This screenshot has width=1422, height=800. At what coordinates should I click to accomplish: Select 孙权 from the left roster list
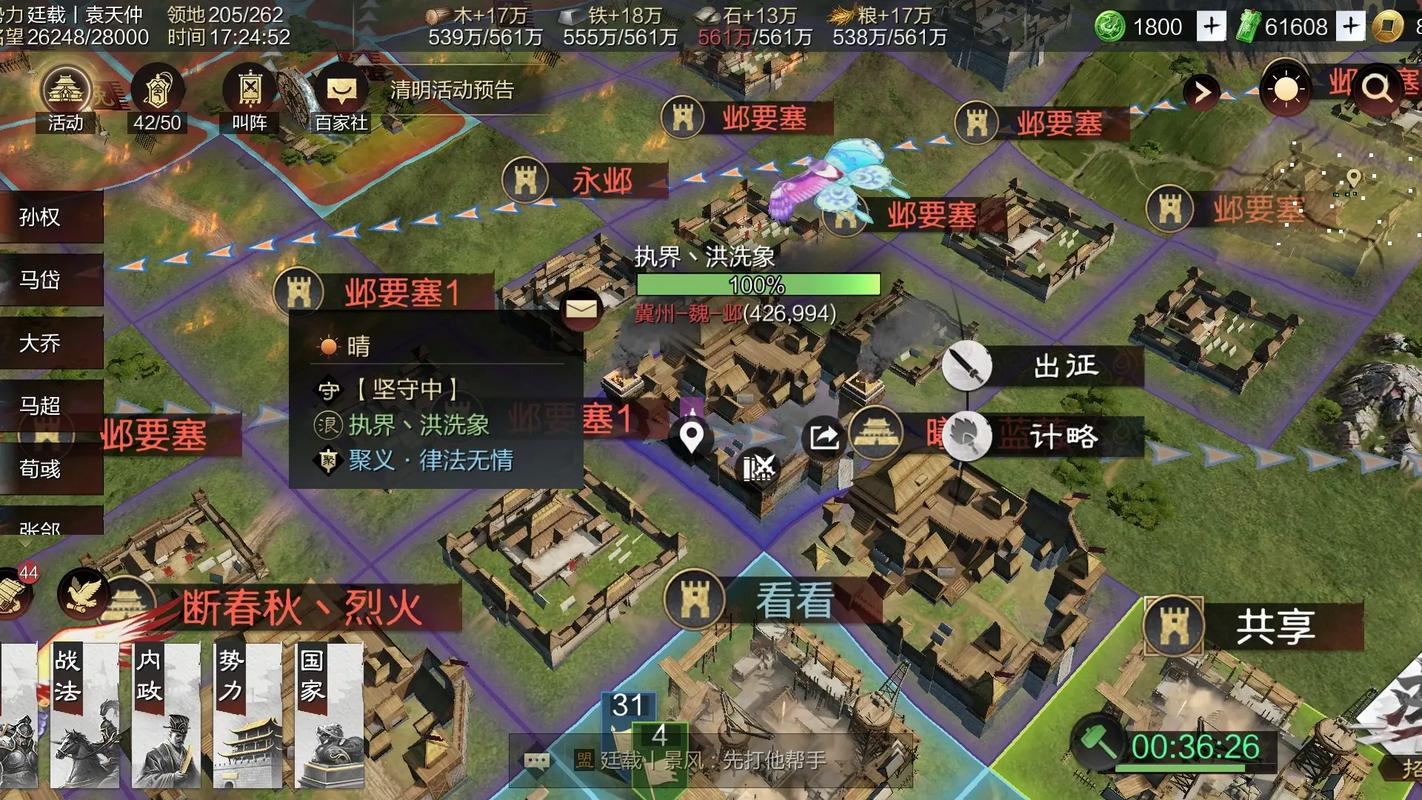(x=42, y=218)
